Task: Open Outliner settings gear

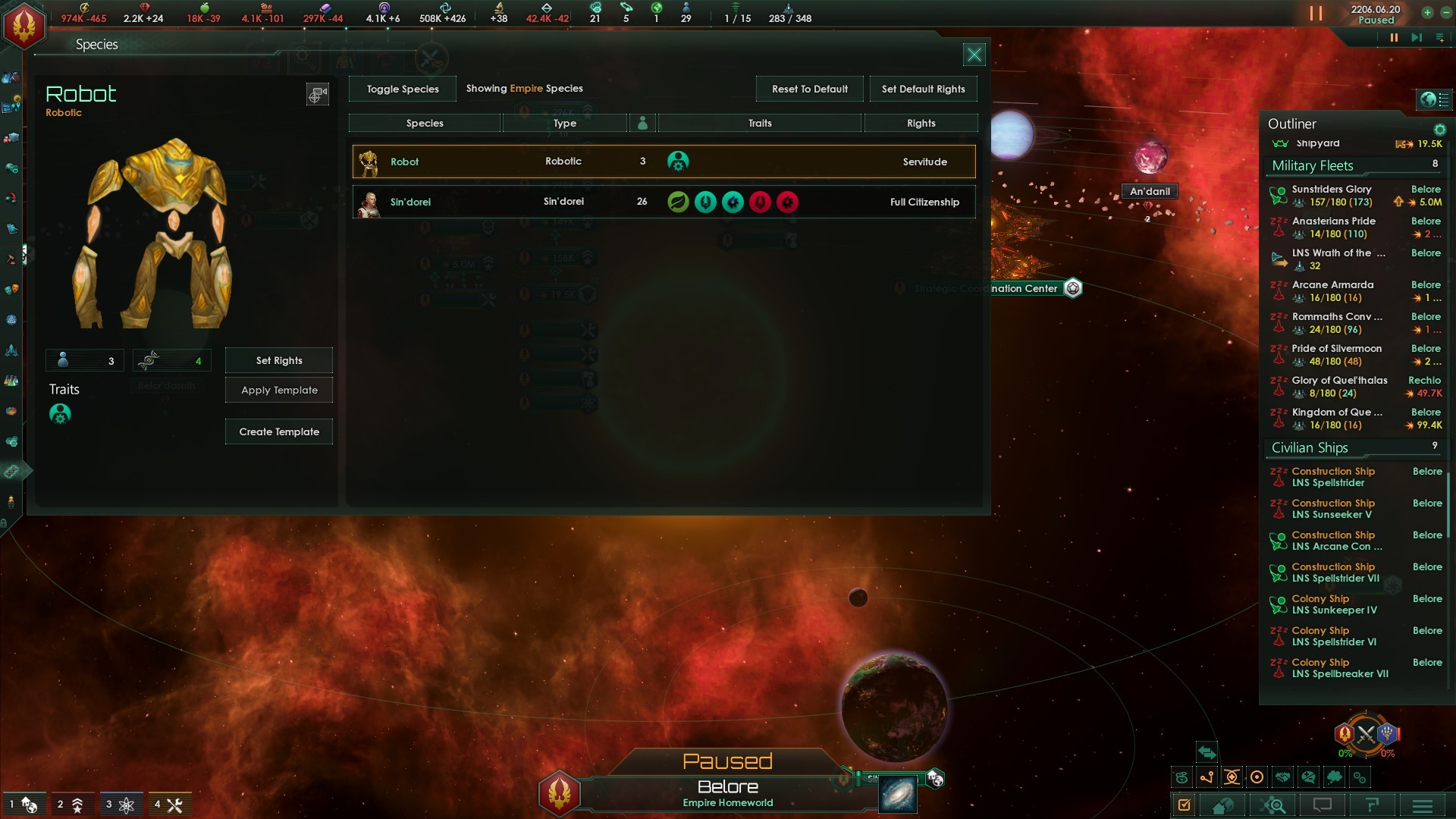Action: point(1439,130)
